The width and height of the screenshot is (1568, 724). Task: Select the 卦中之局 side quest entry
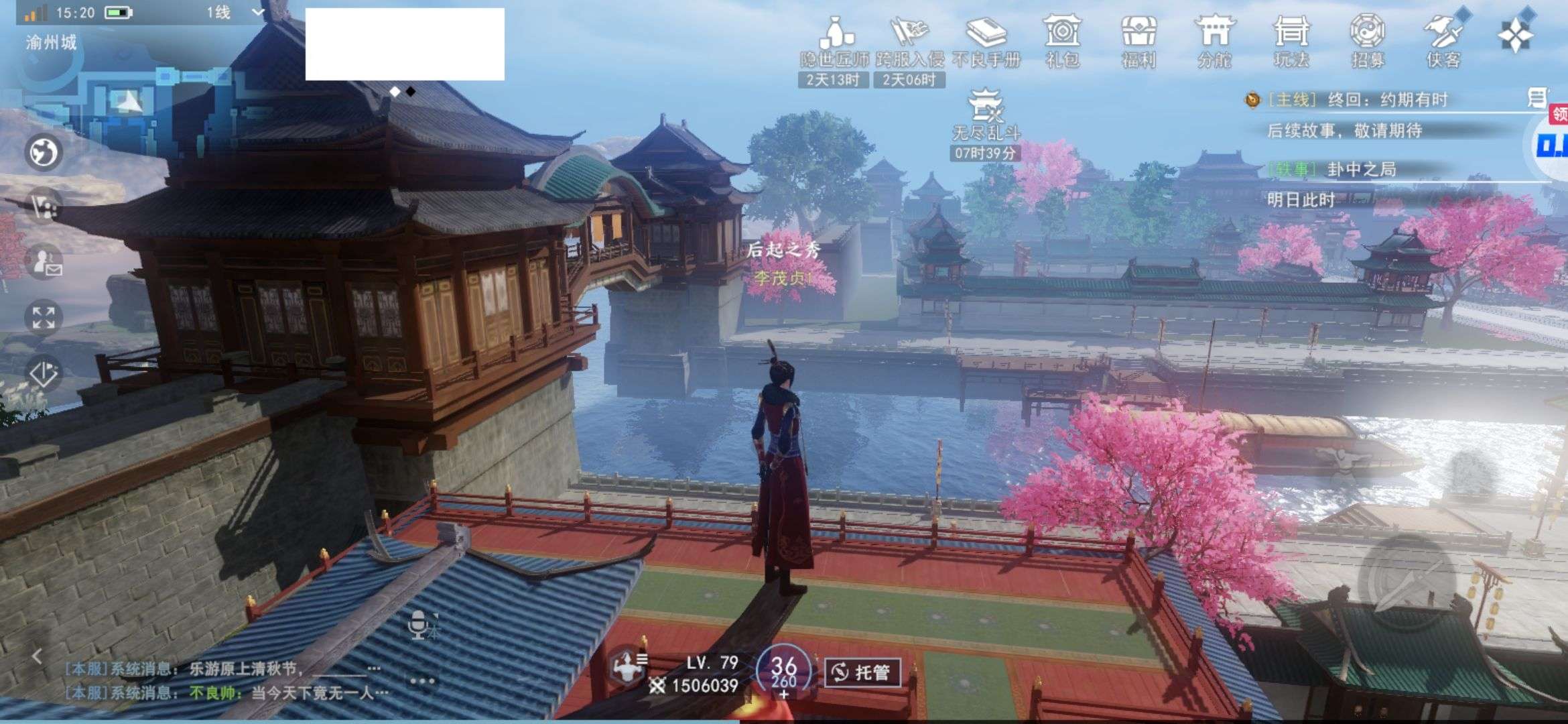1360,170
